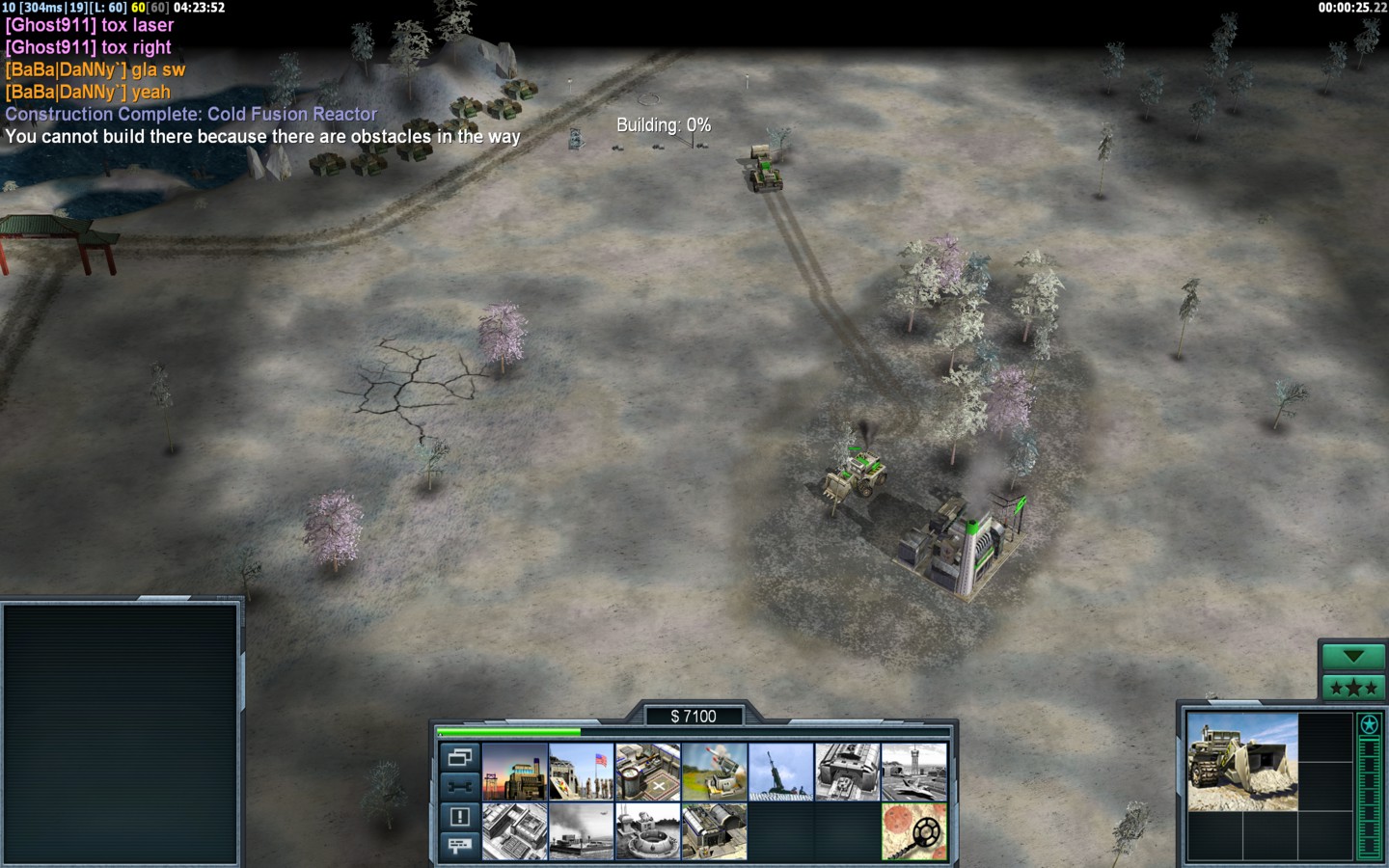
Task: Select the Command Center build icon
Action: tap(715, 831)
